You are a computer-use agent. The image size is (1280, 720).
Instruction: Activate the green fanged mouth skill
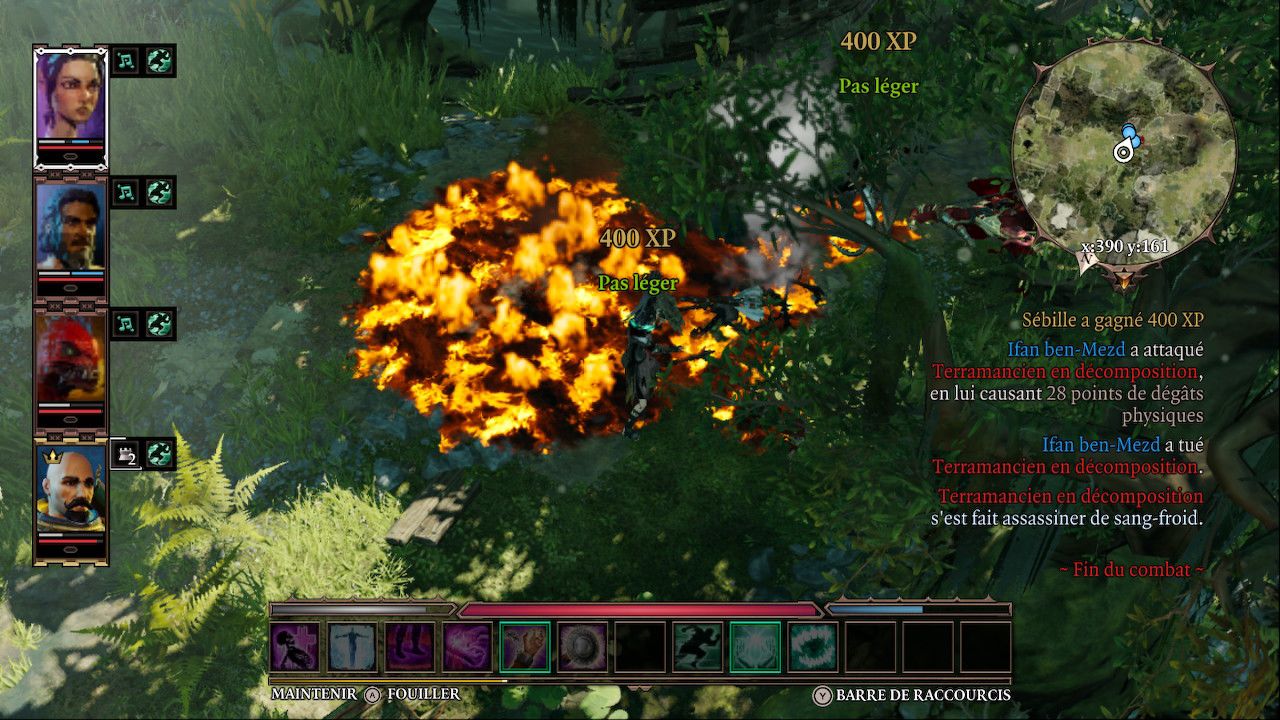coord(813,647)
